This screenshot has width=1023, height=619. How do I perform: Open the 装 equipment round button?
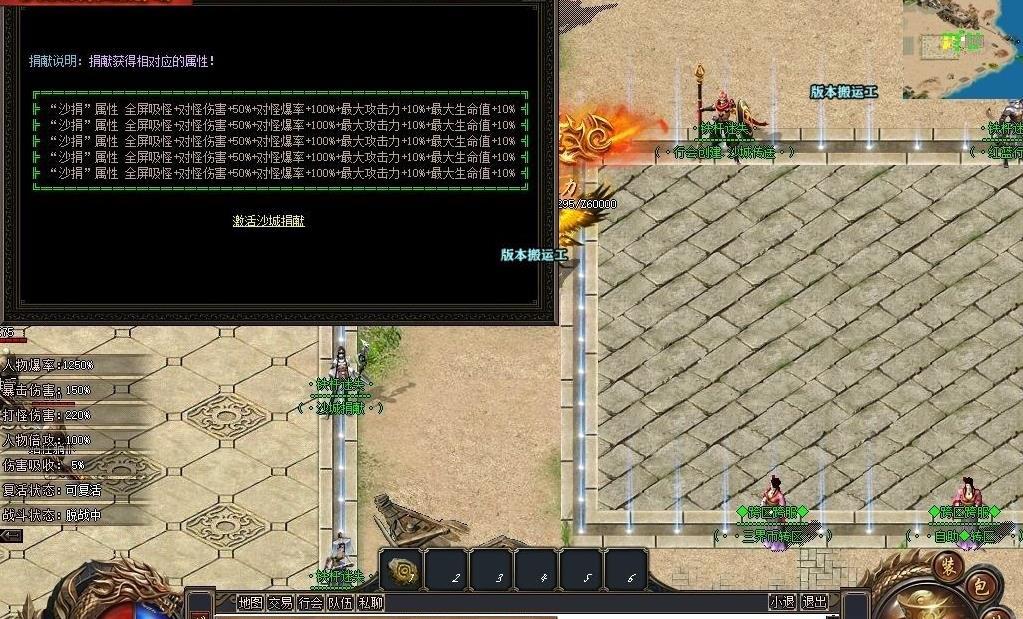click(x=948, y=565)
